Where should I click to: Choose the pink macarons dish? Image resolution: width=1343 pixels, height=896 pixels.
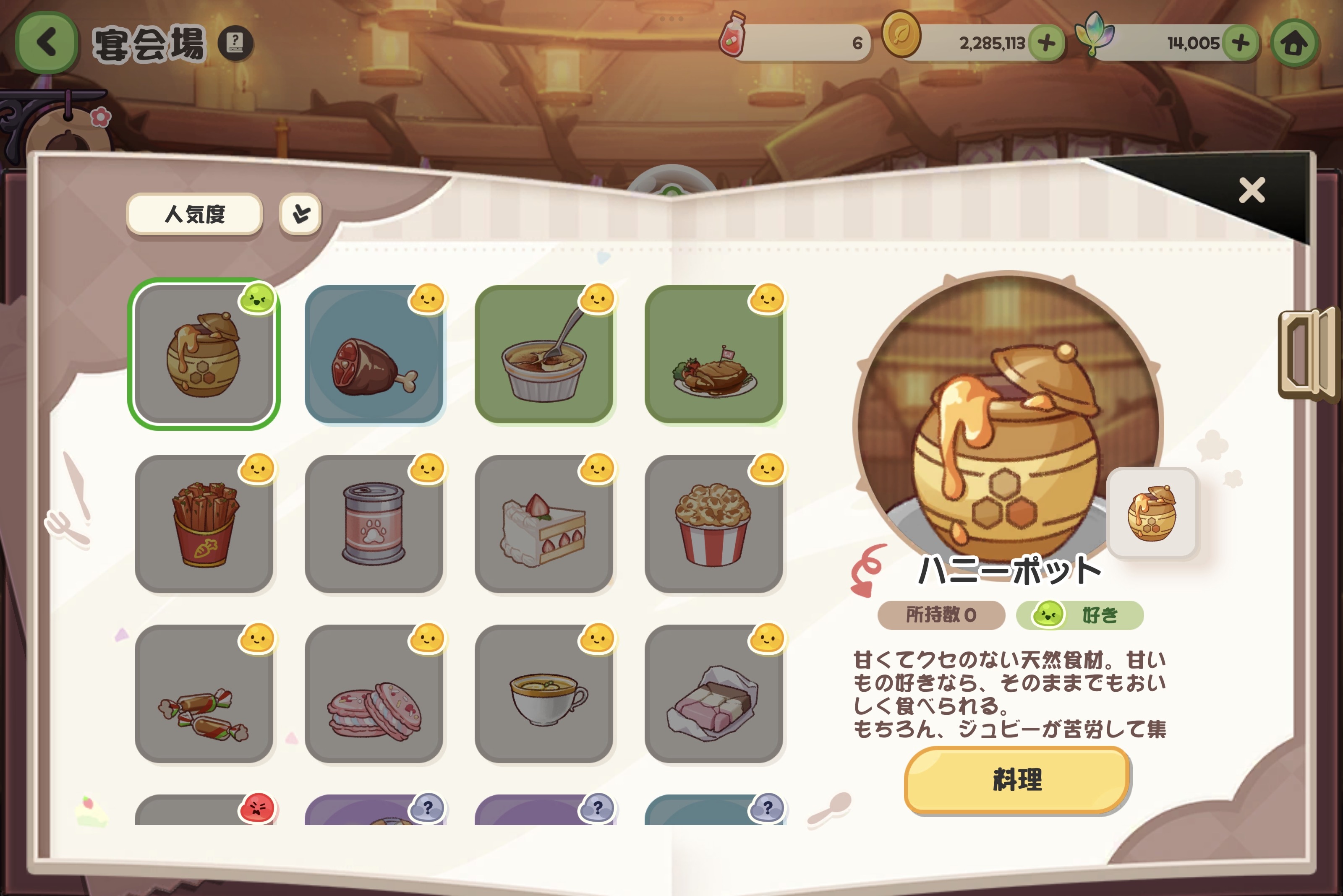(374, 694)
